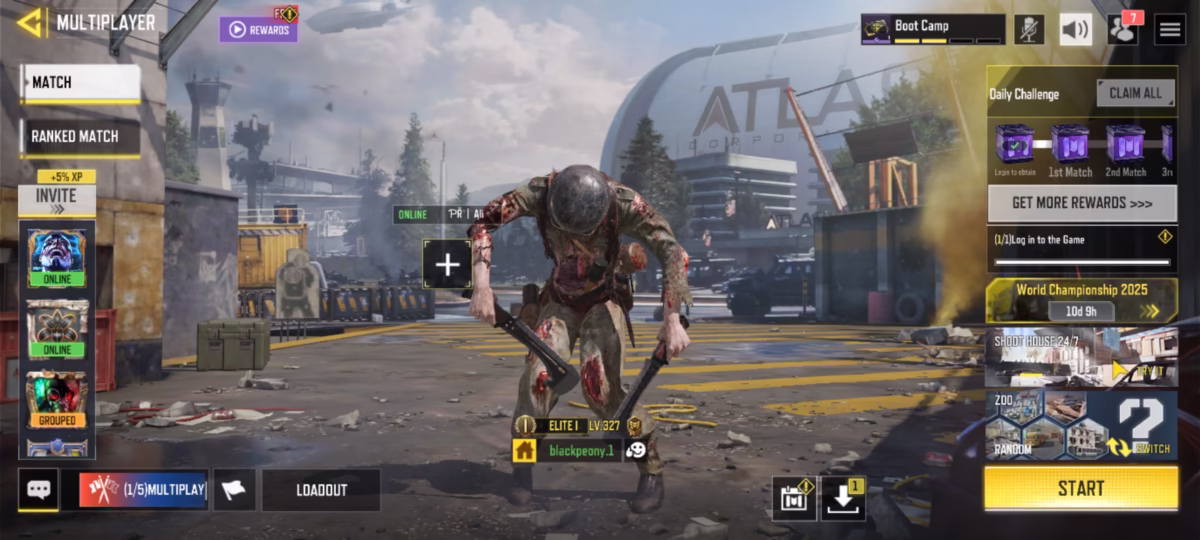Switch to Ranked Match
The height and width of the screenshot is (540, 1200).
click(x=80, y=137)
